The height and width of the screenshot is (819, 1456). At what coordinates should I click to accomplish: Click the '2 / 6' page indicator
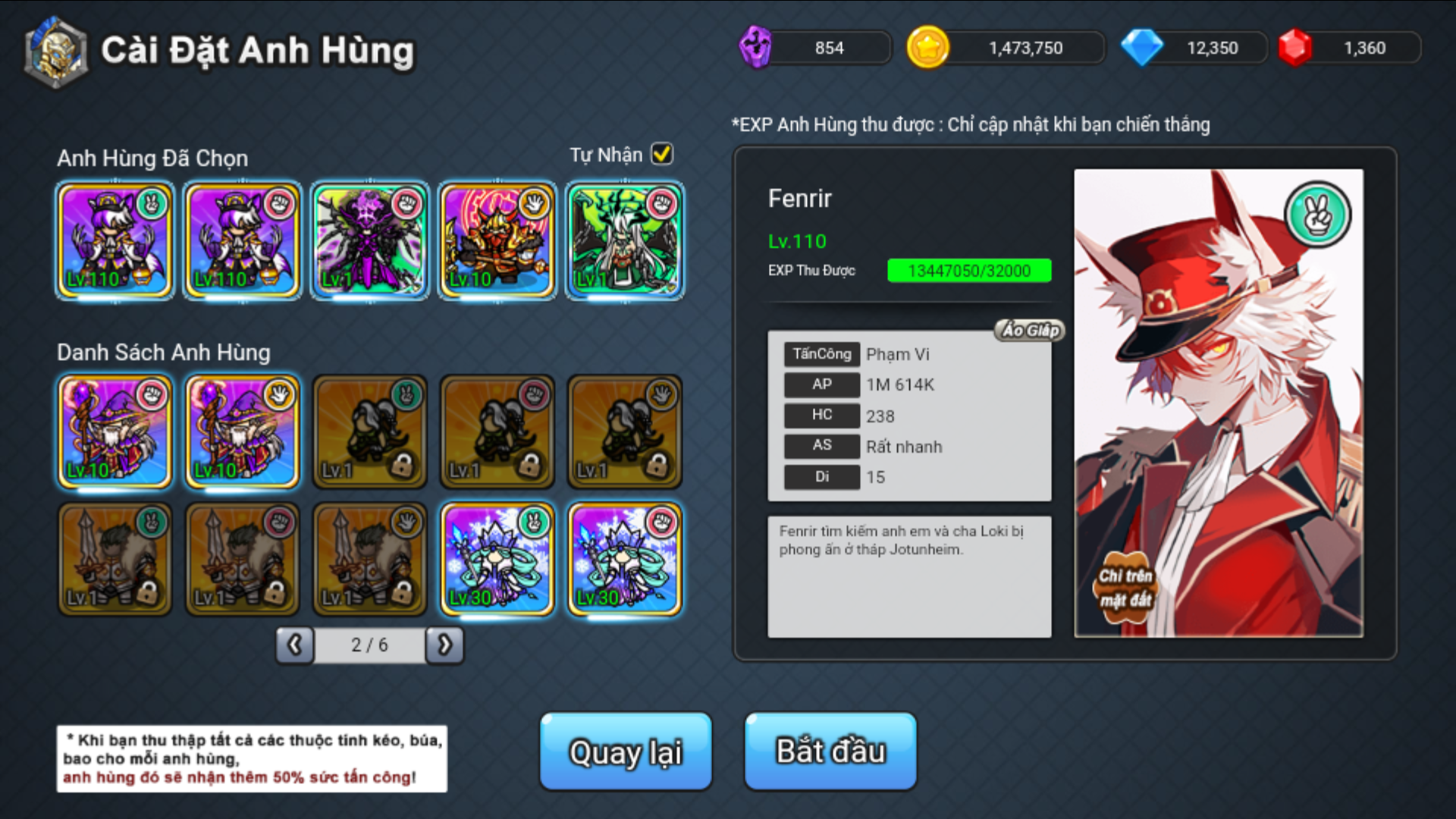369,645
